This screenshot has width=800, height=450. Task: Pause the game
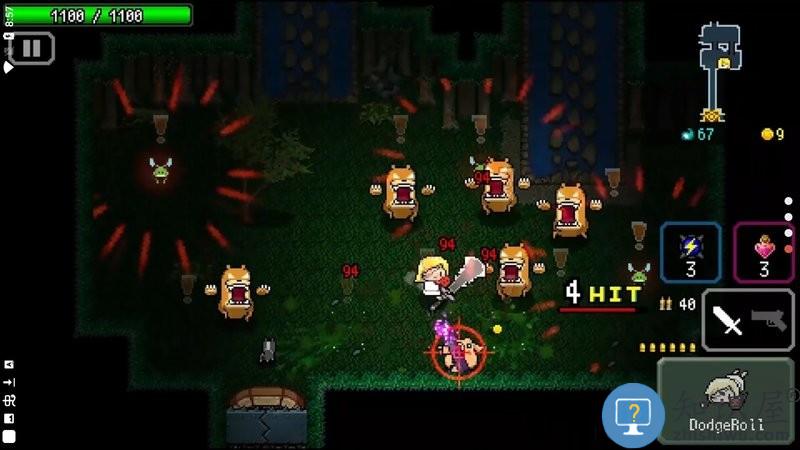point(31,48)
